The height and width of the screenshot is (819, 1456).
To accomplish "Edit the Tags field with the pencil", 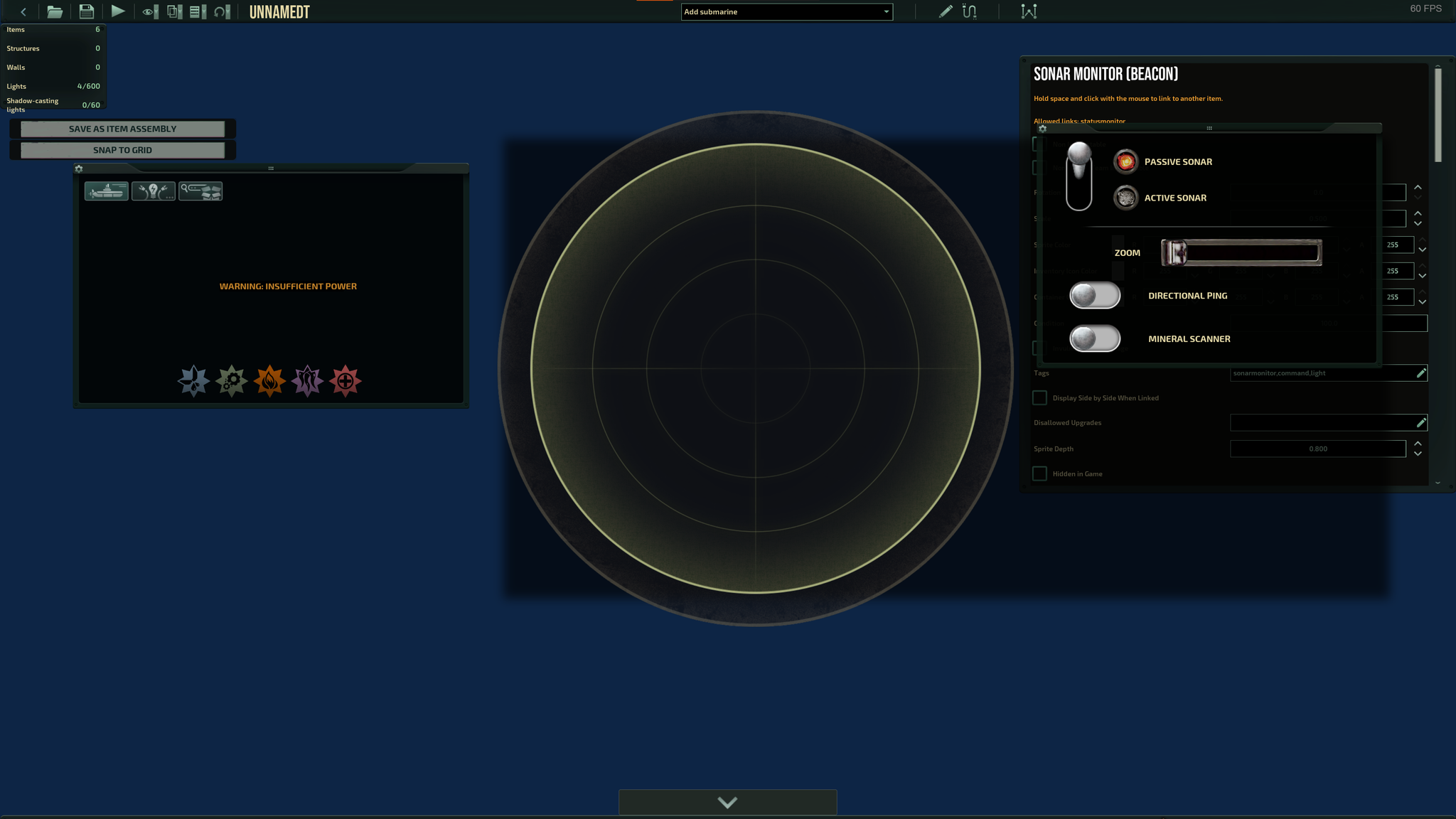I will click(1421, 373).
